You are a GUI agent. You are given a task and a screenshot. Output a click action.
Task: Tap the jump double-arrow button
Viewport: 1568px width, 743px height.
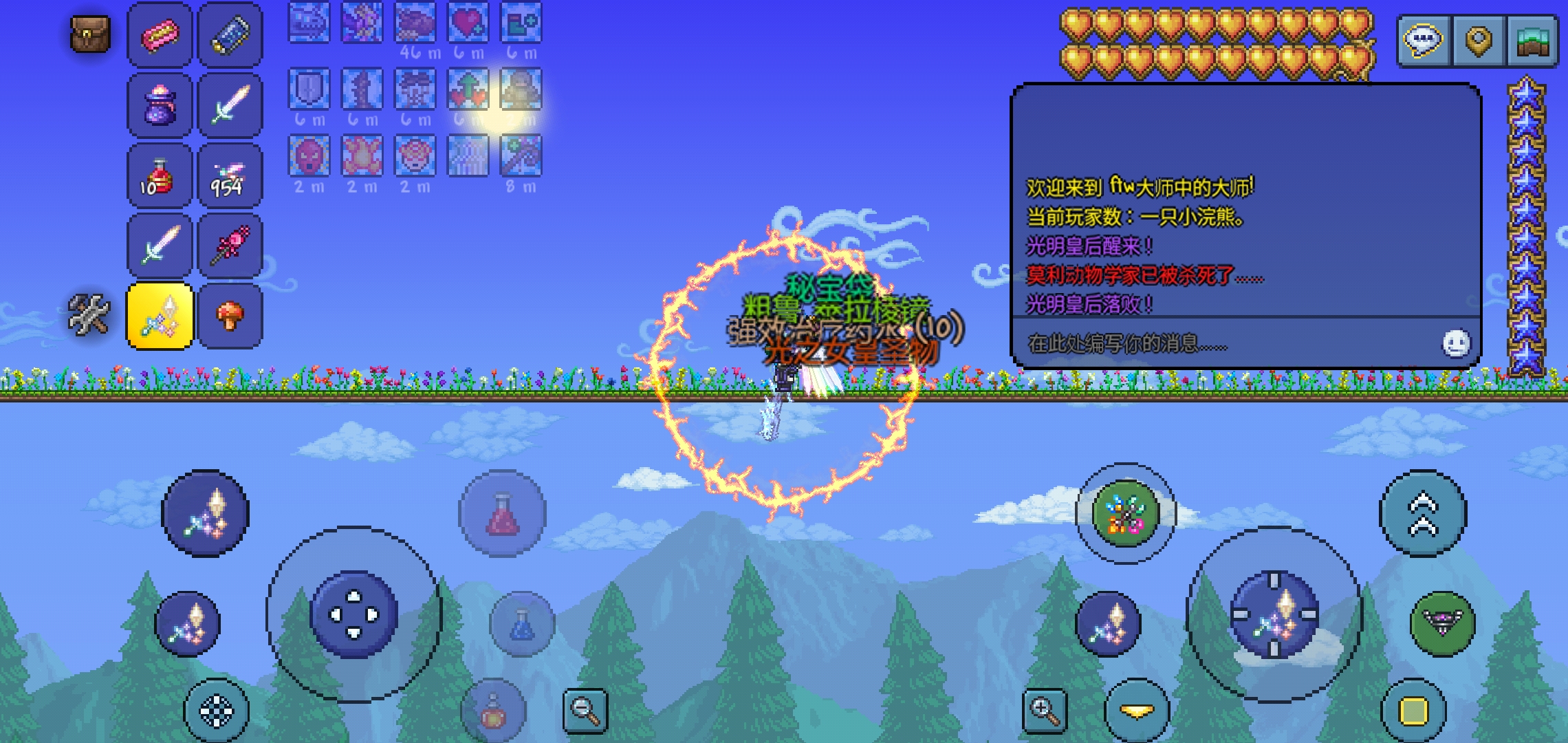pos(1423,514)
